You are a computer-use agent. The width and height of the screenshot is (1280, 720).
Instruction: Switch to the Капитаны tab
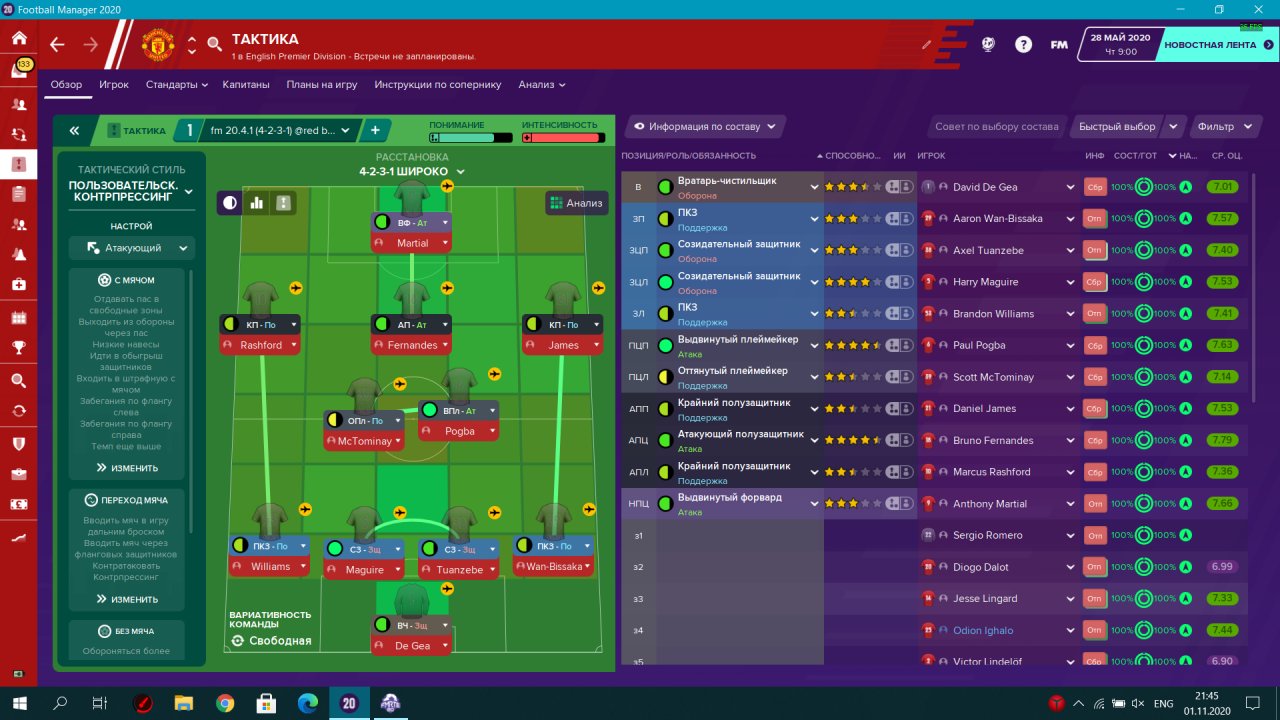click(x=246, y=85)
